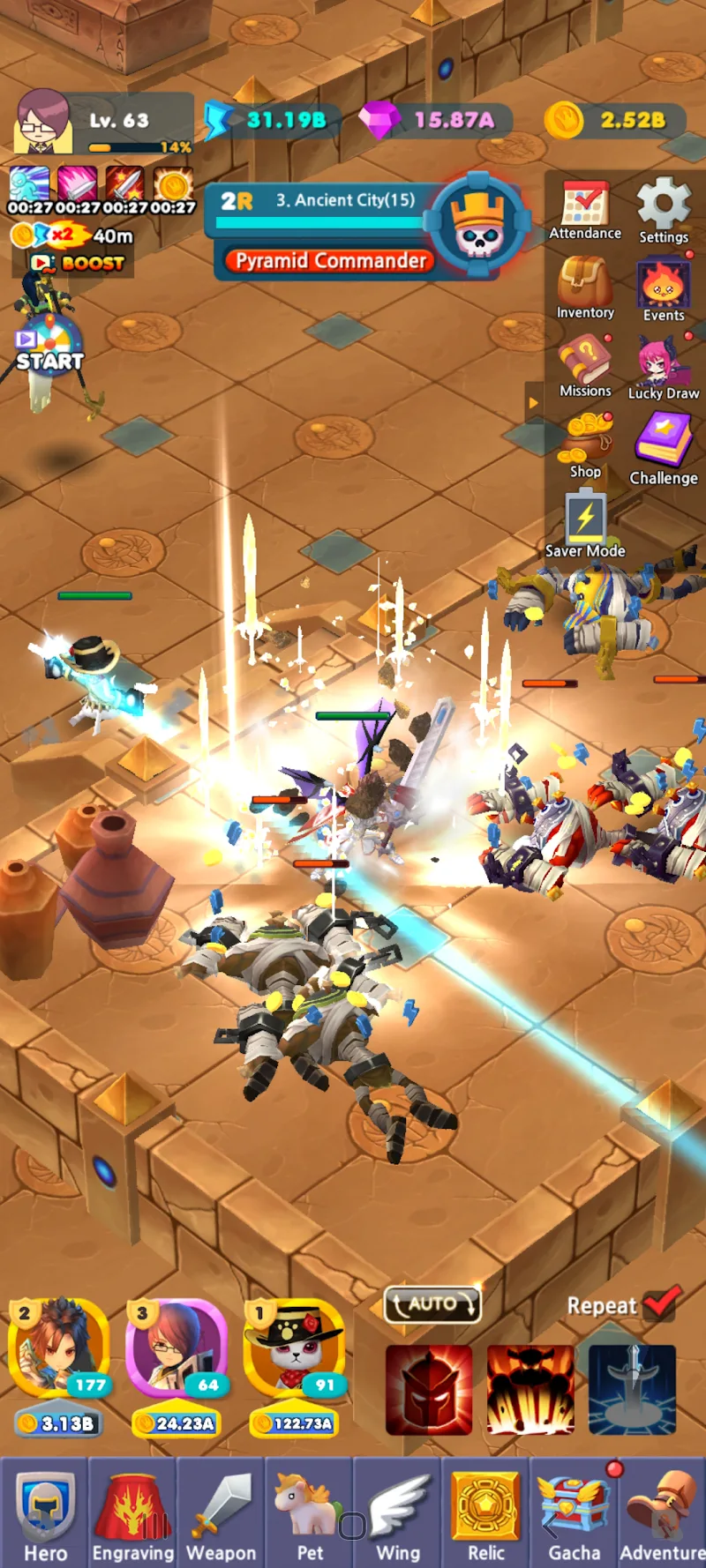Viewport: 706px width, 1568px height.
Task: Tap the BOOST button
Action: pos(78,263)
